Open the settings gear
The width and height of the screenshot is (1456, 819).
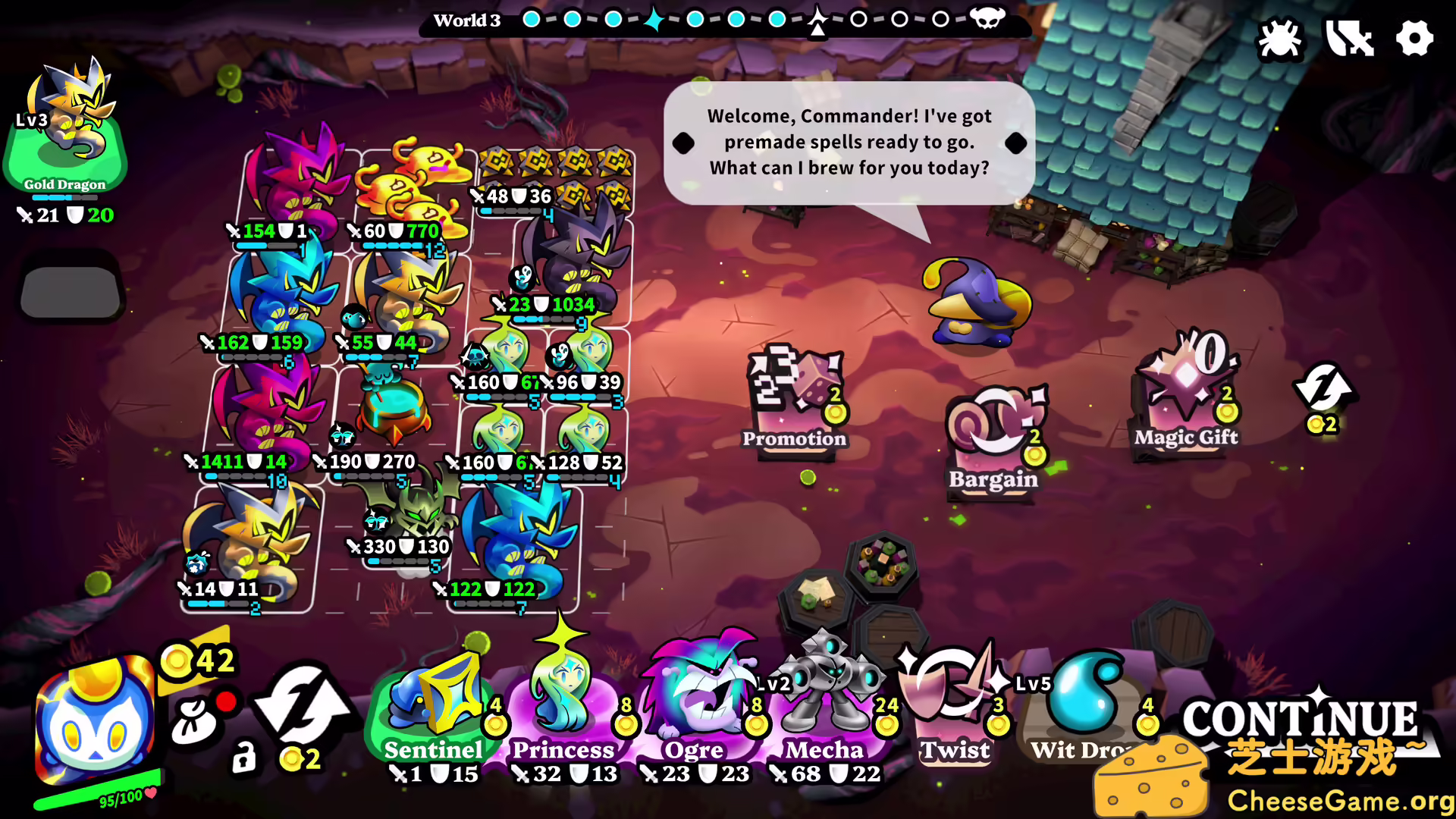pos(1414,39)
